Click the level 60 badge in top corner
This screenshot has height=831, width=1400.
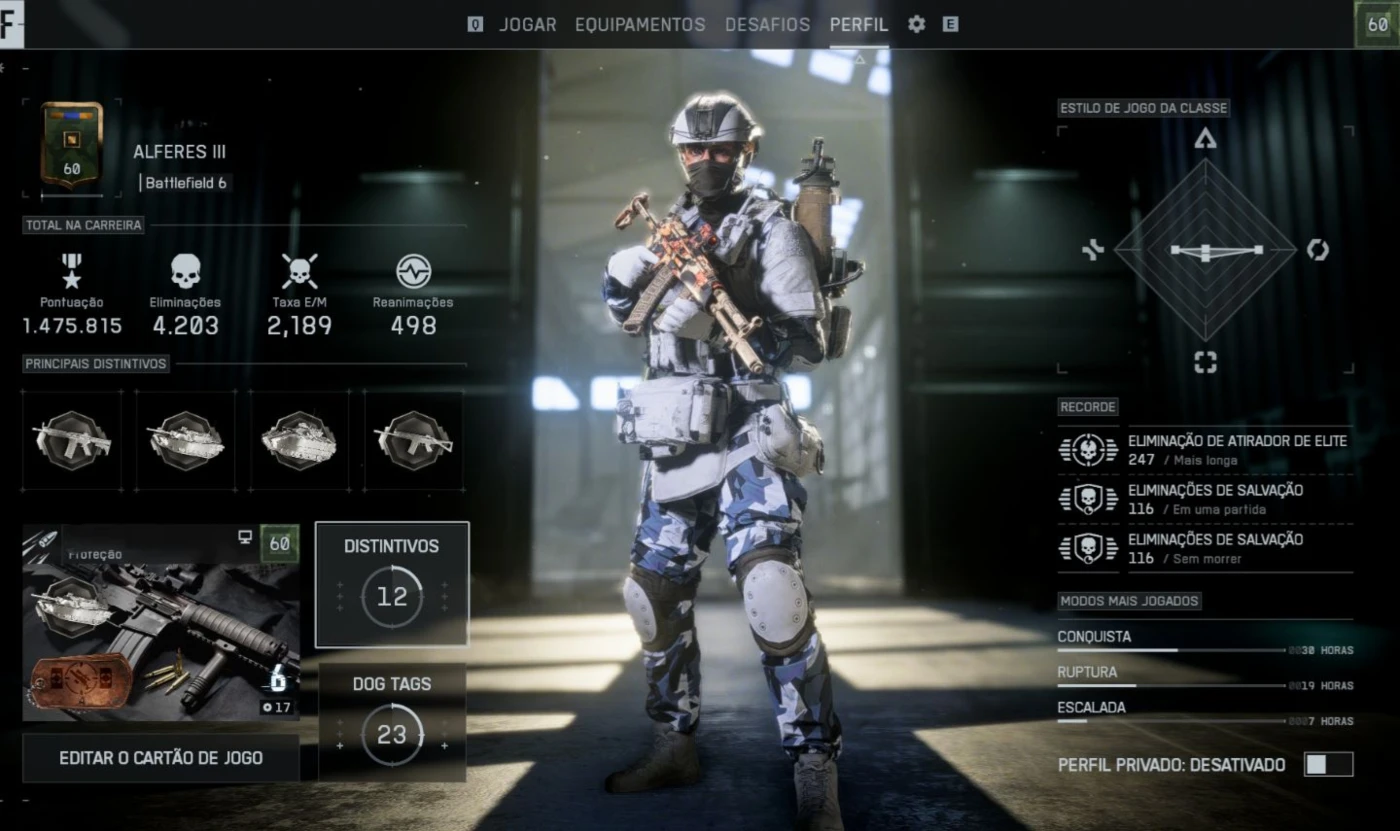(1377, 24)
